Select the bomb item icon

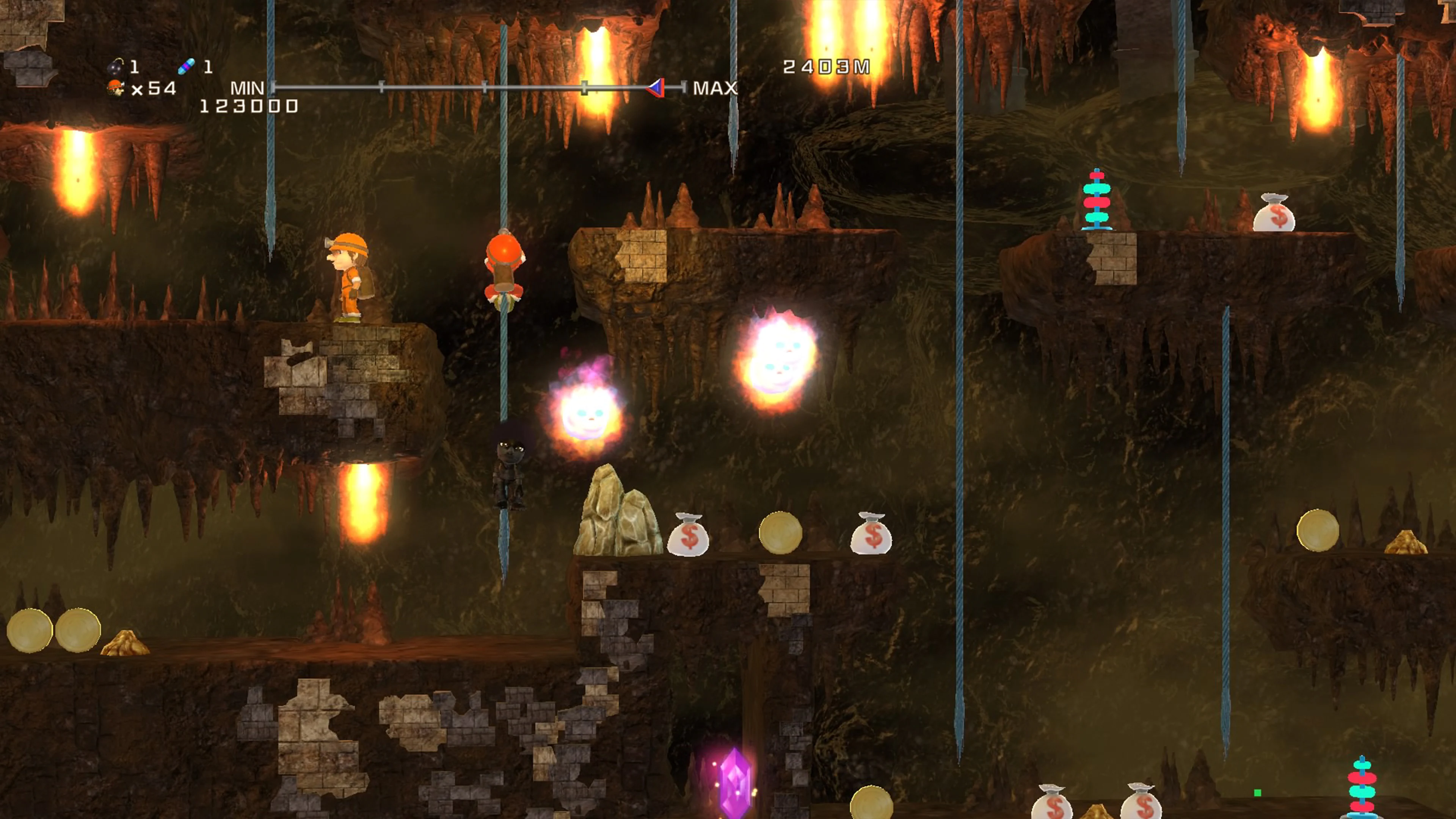tap(115, 67)
